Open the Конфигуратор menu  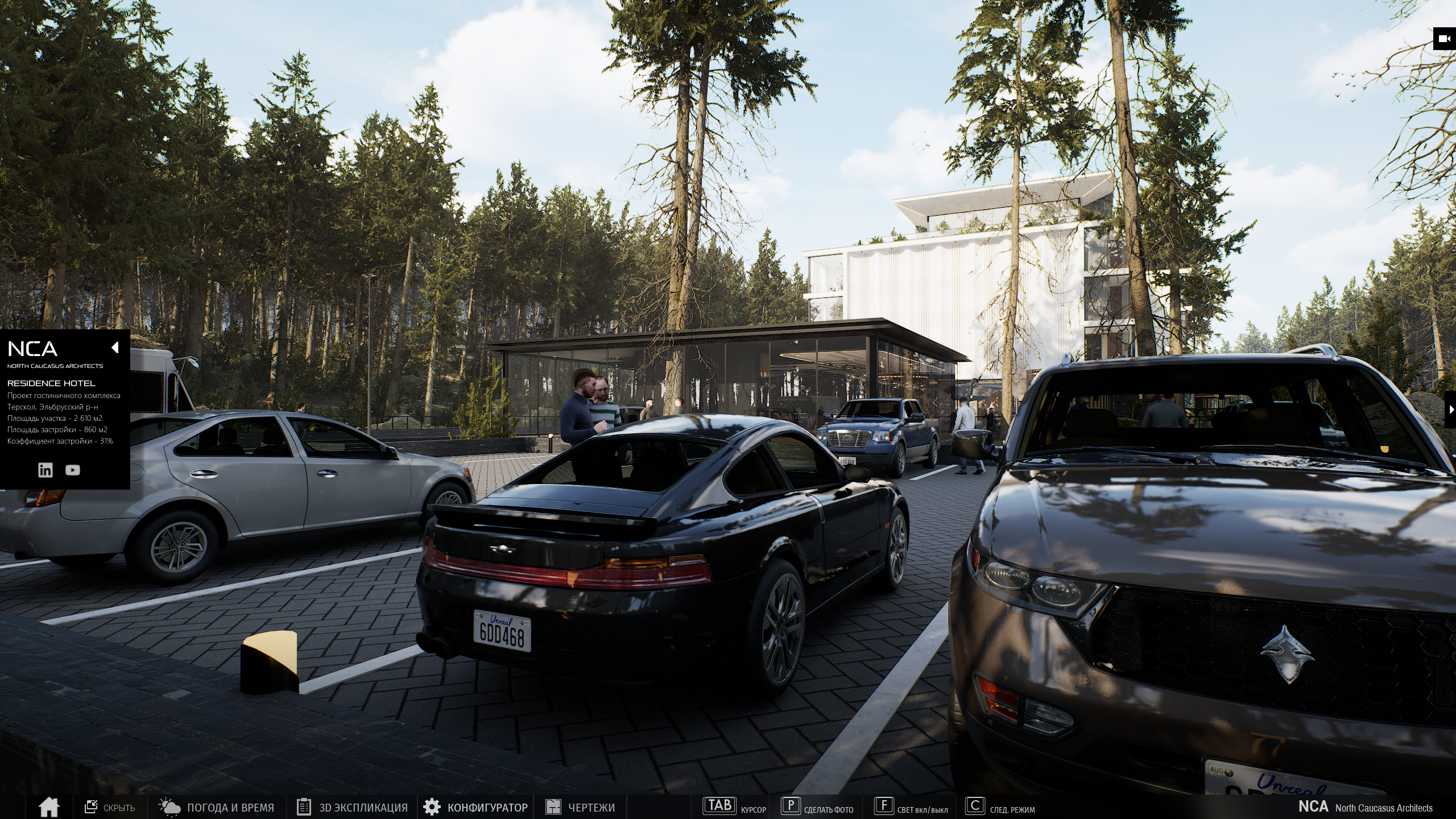coord(476,808)
